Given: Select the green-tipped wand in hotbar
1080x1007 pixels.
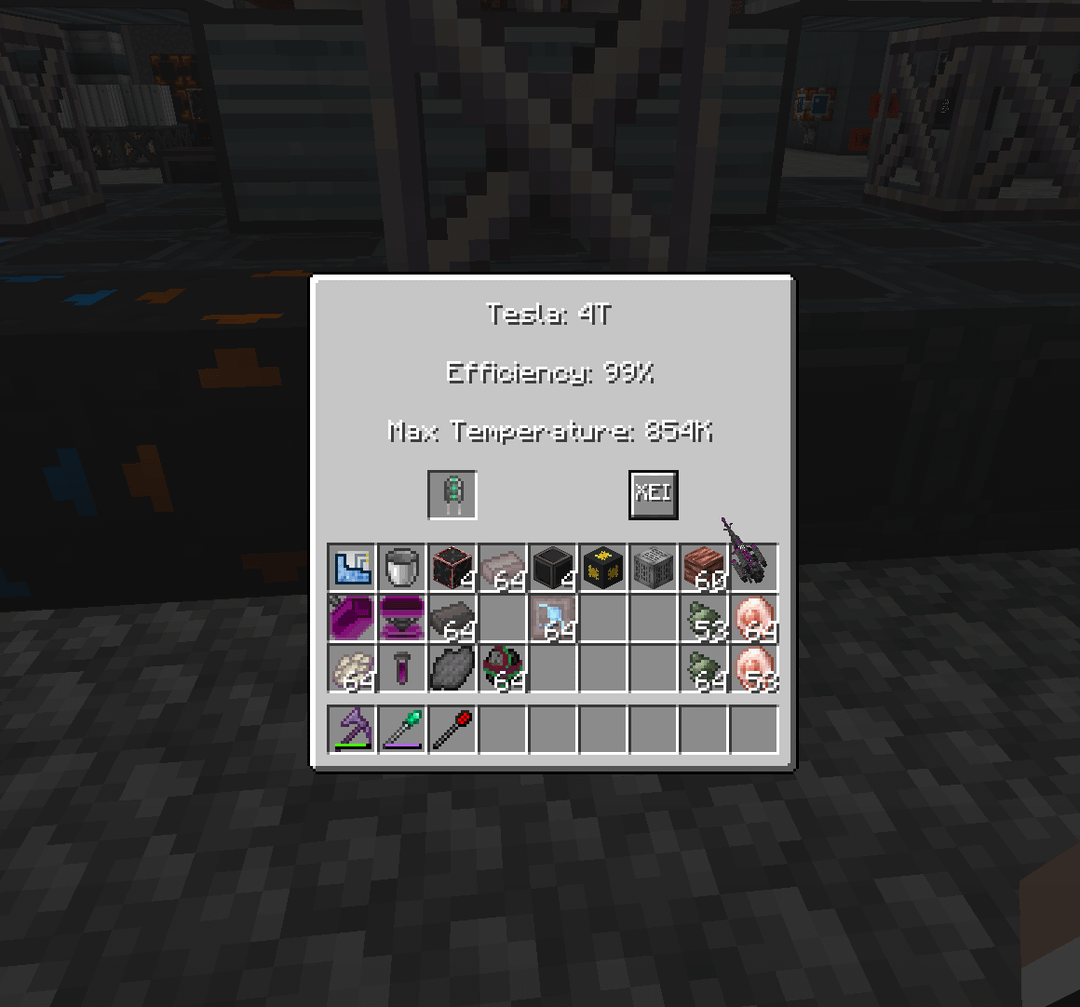Looking at the screenshot, I should point(402,729).
